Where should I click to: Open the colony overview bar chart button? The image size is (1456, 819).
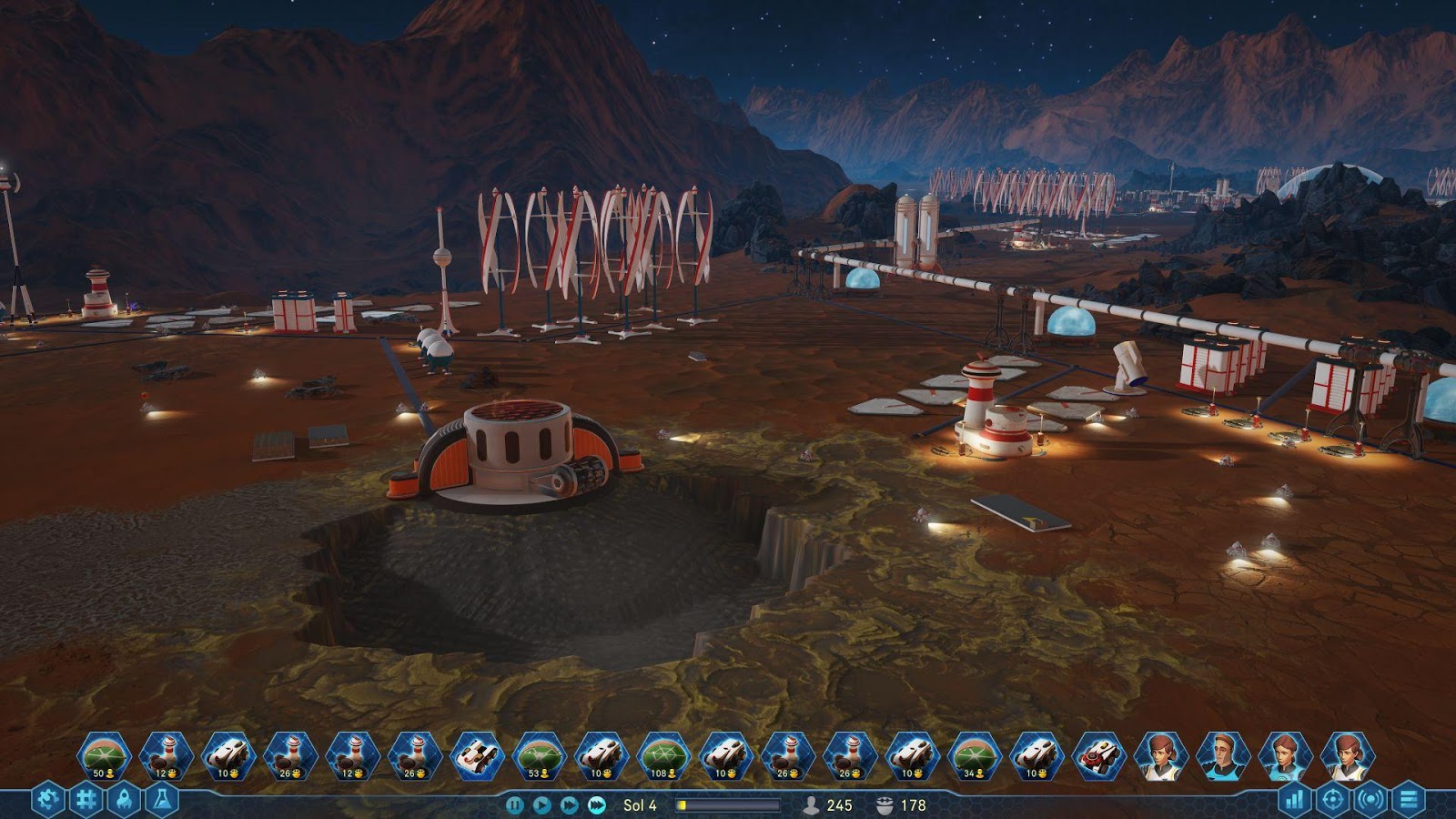pos(1294,801)
